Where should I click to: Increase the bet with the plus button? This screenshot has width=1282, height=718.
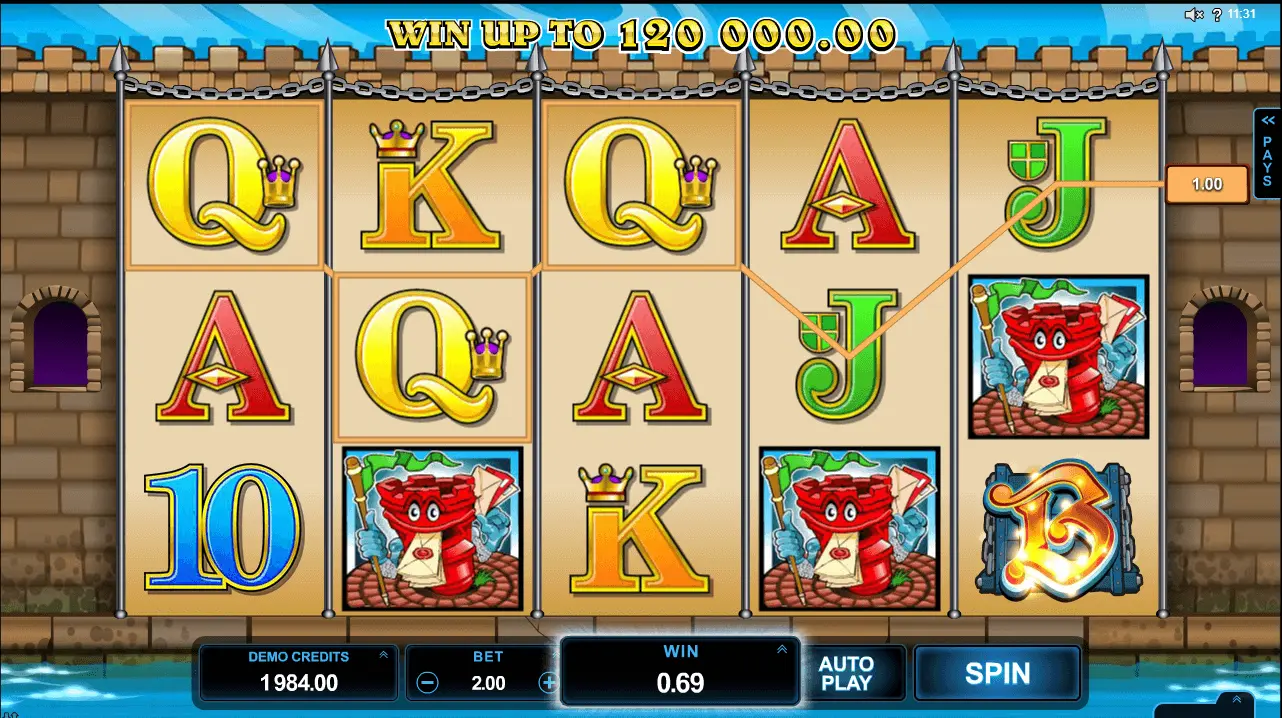point(547,683)
